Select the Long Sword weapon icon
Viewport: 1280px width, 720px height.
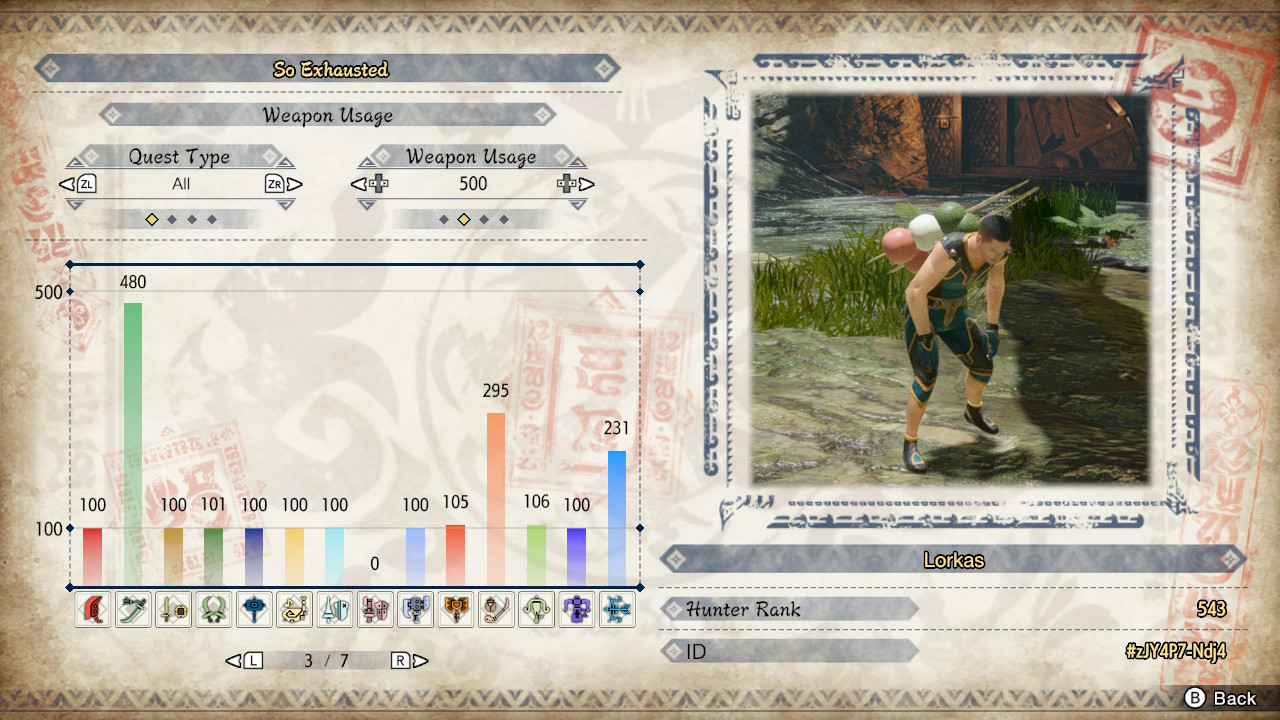(x=134, y=609)
